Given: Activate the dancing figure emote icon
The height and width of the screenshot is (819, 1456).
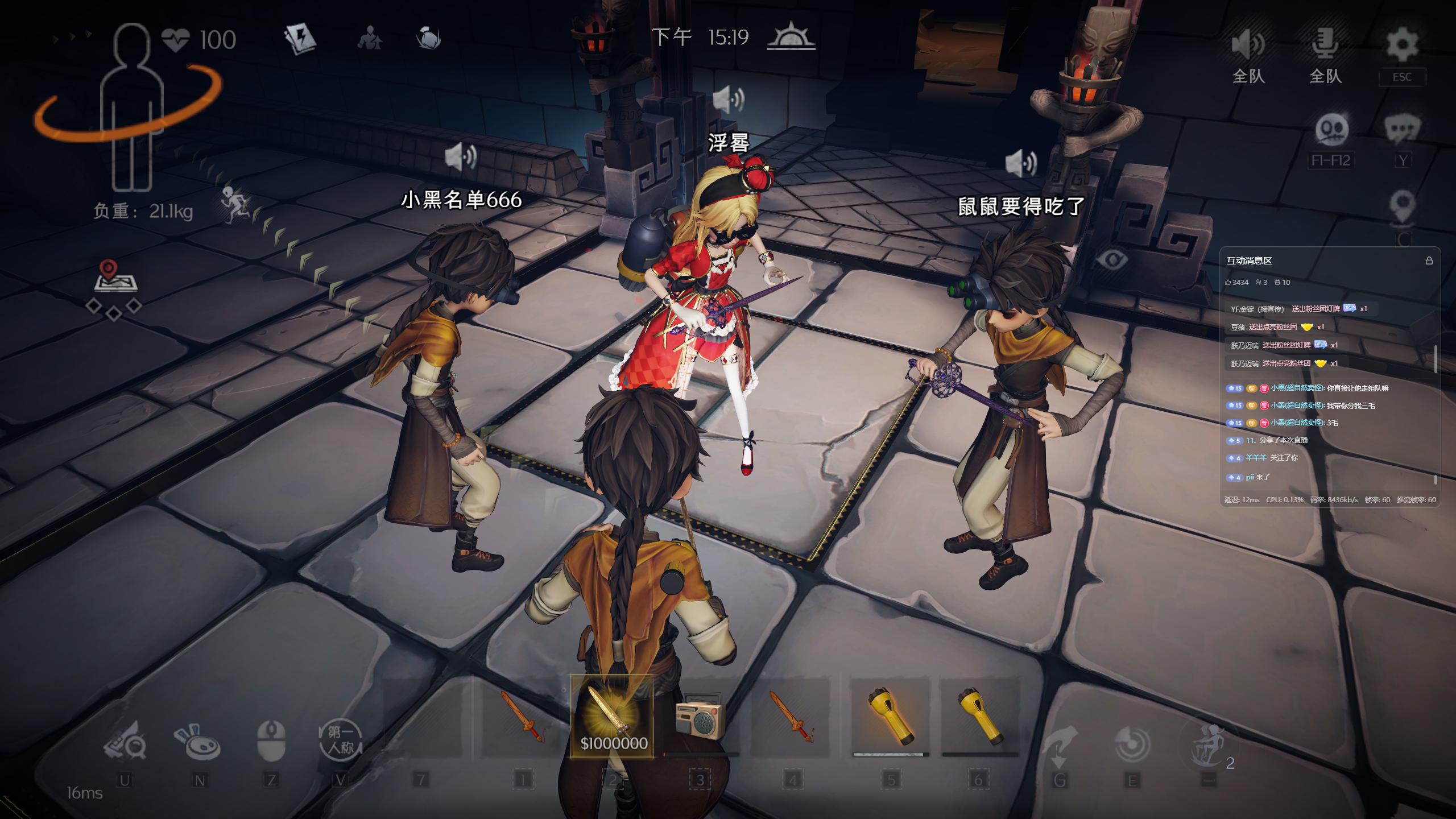Looking at the screenshot, I should point(1208,745).
